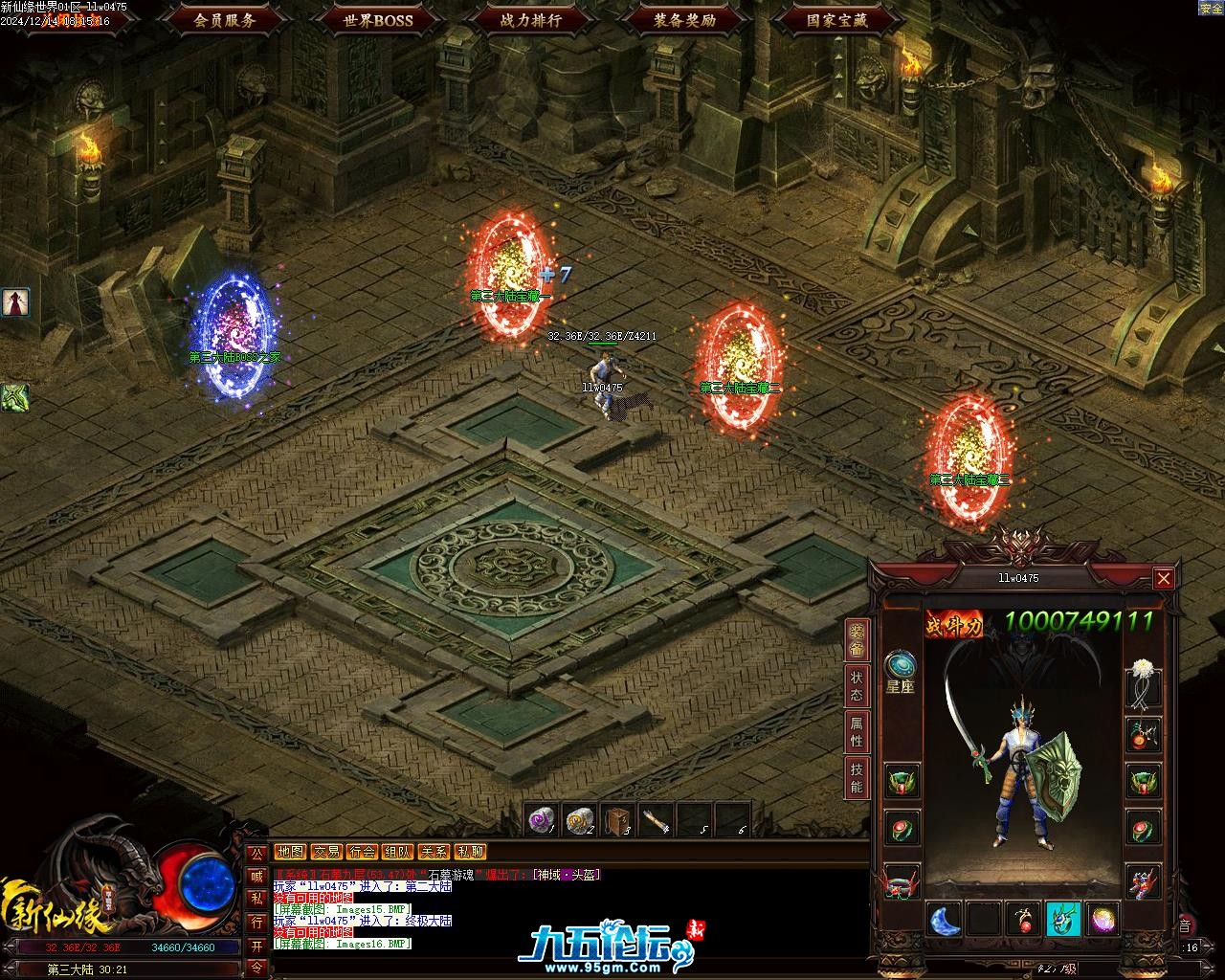Use the purple swirl stone in hotbar slot 1
Viewport: 1225px width, 980px height.
542,820
